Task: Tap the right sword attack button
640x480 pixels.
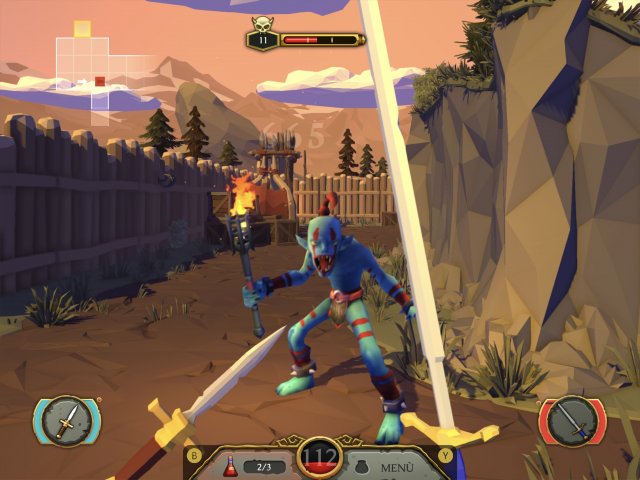Action: pyautogui.click(x=573, y=421)
